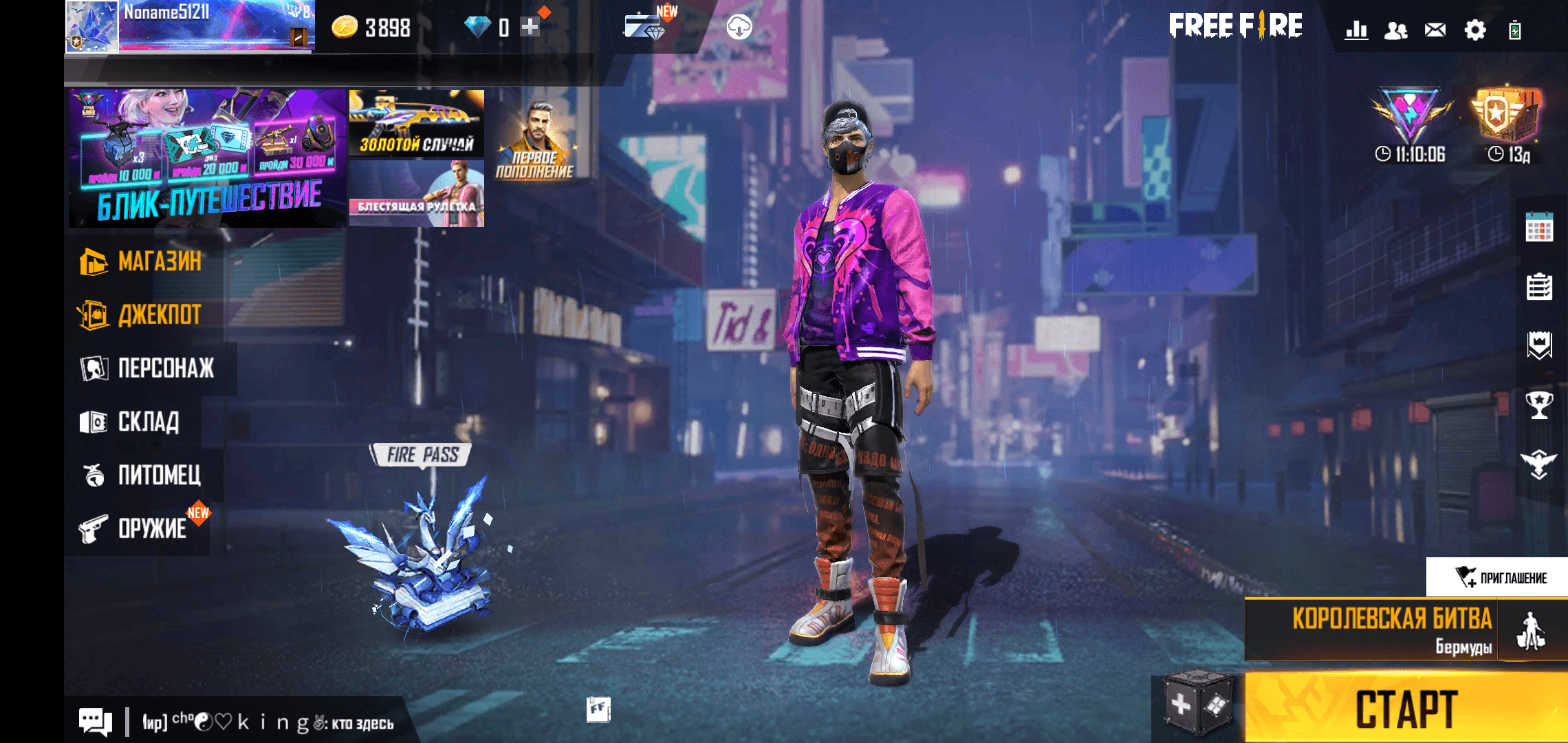Open the Блестящая Рулетка banner
The width and height of the screenshot is (1568, 743).
point(417,195)
